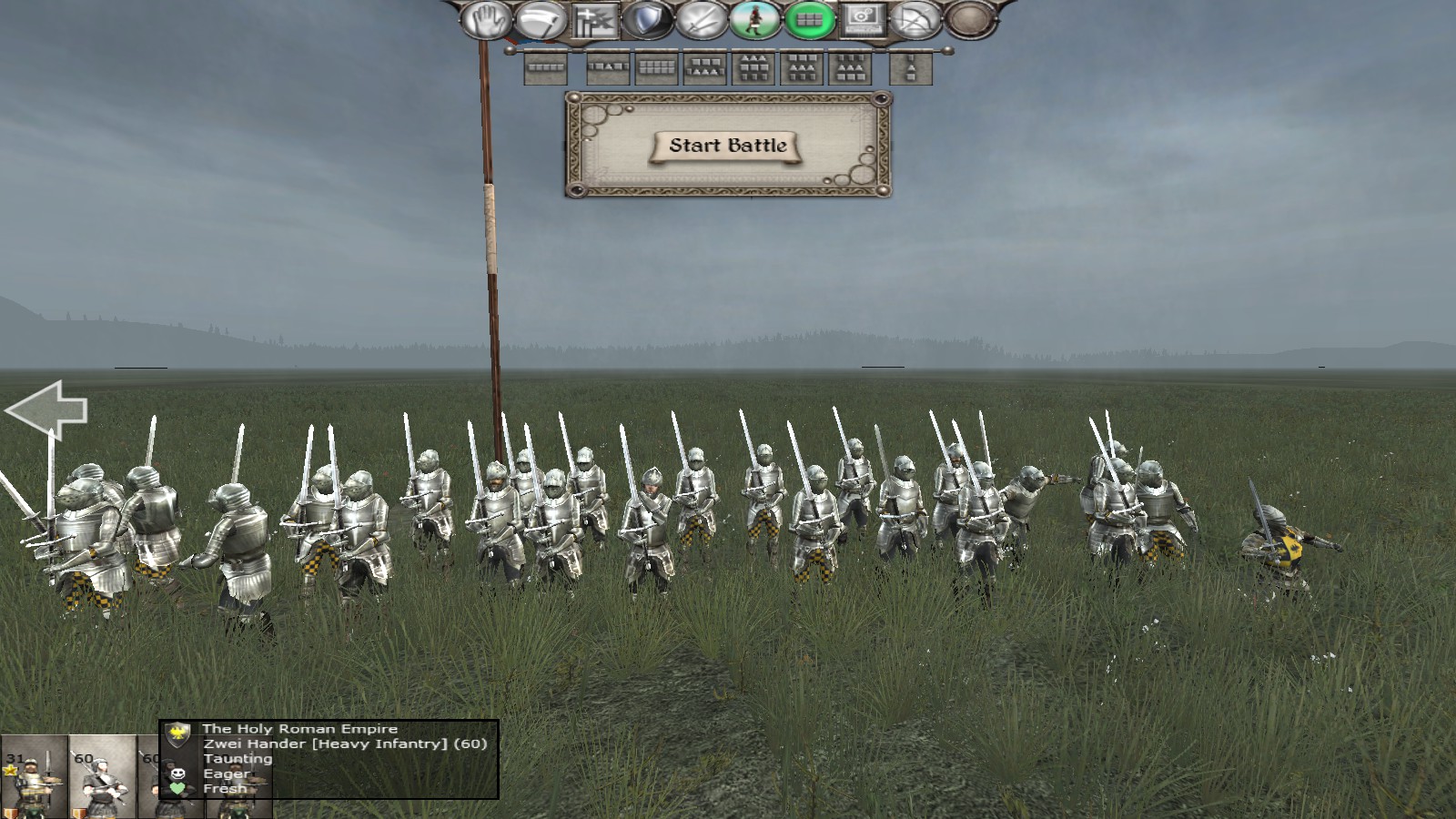The image size is (1456, 819).
Task: Click the blank round button in top bar
Action: click(968, 20)
